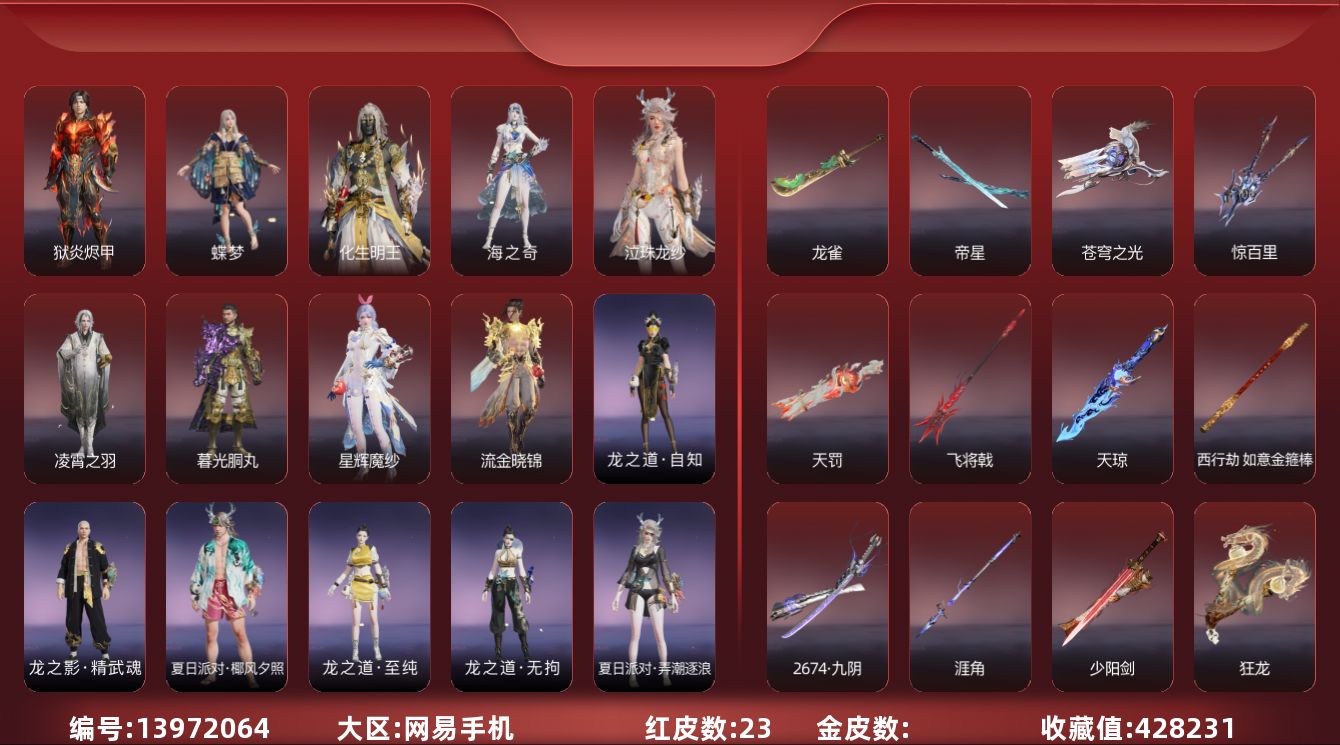Image resolution: width=1340 pixels, height=745 pixels.
Task: Select the 海之奇 skin card
Action: coord(511,180)
